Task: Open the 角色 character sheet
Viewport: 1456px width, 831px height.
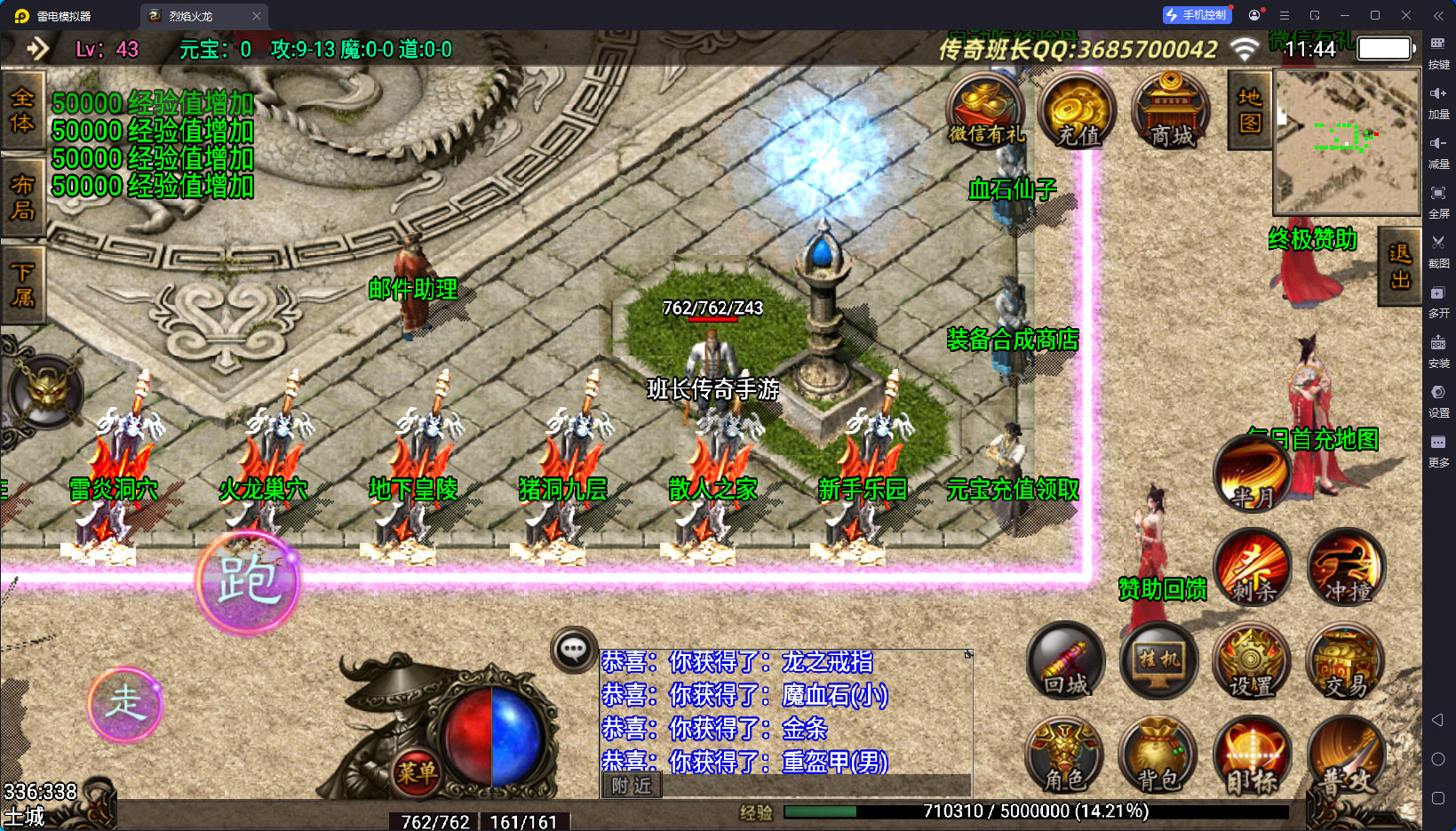Action: pyautogui.click(x=1065, y=755)
